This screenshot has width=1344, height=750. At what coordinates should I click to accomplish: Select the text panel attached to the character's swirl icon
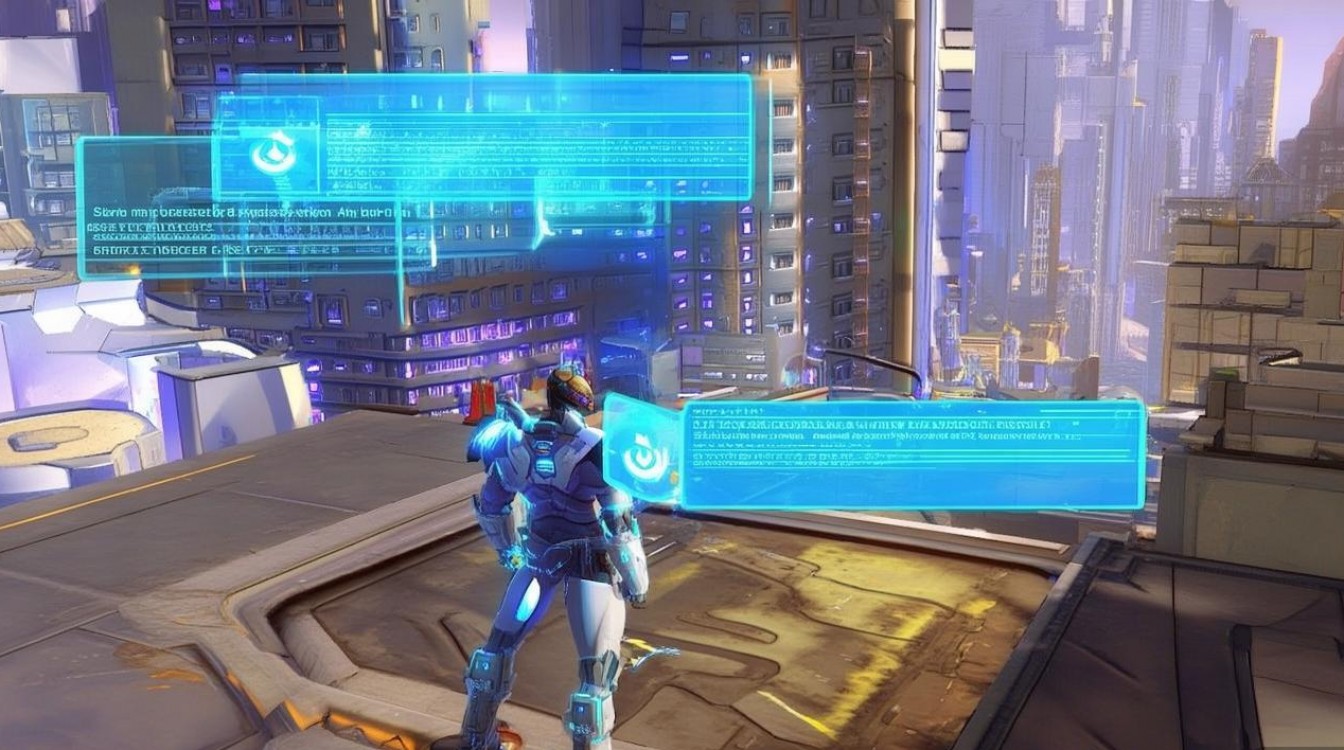pyautogui.click(x=912, y=455)
